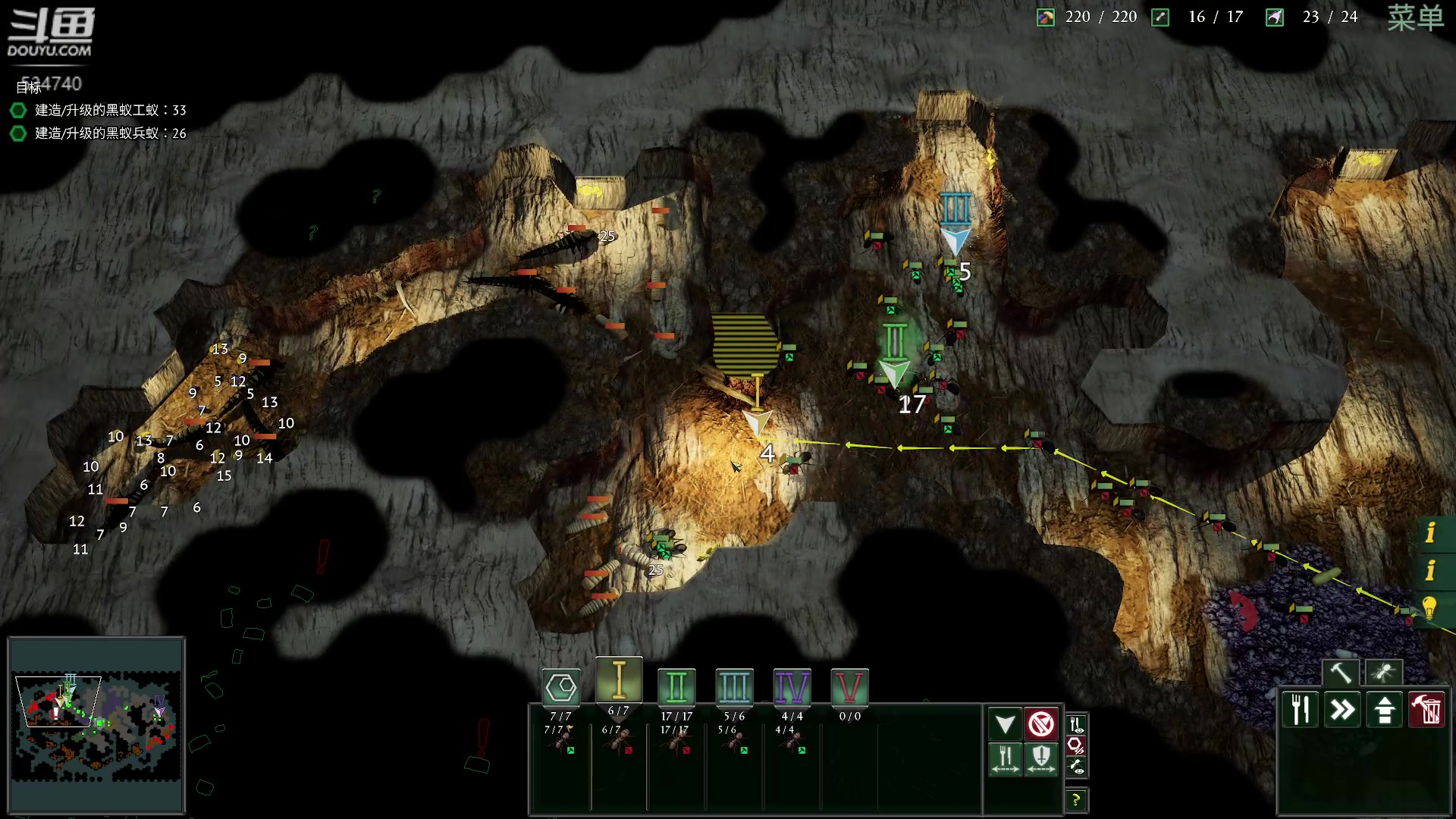This screenshot has height=819, width=1456.
Task: Toggle the fork-and-knife gather stance button
Action: [x=1006, y=758]
